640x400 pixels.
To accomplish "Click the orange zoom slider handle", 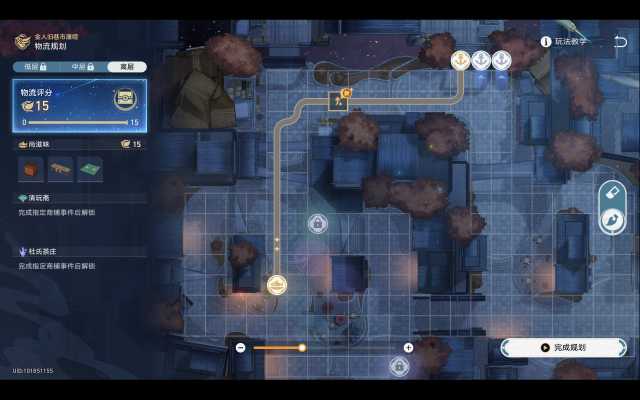I will [x=302, y=347].
